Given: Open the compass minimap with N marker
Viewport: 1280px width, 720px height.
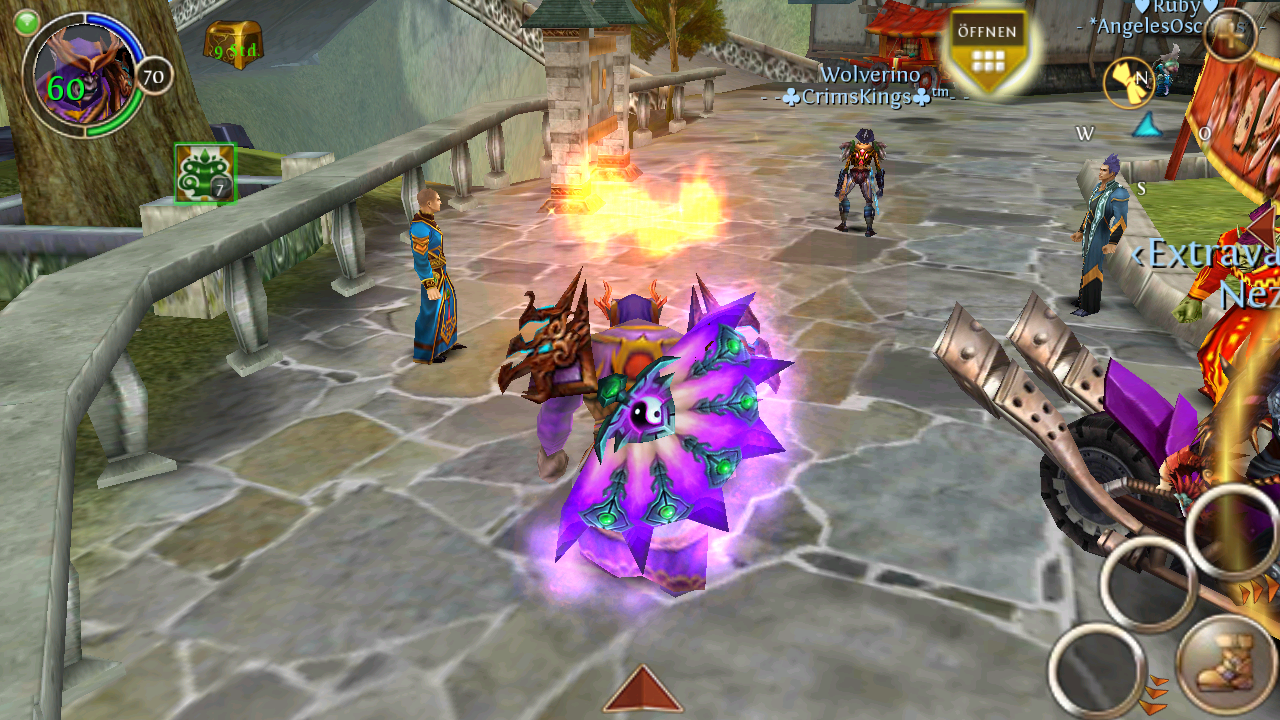Looking at the screenshot, I should [x=1129, y=82].
